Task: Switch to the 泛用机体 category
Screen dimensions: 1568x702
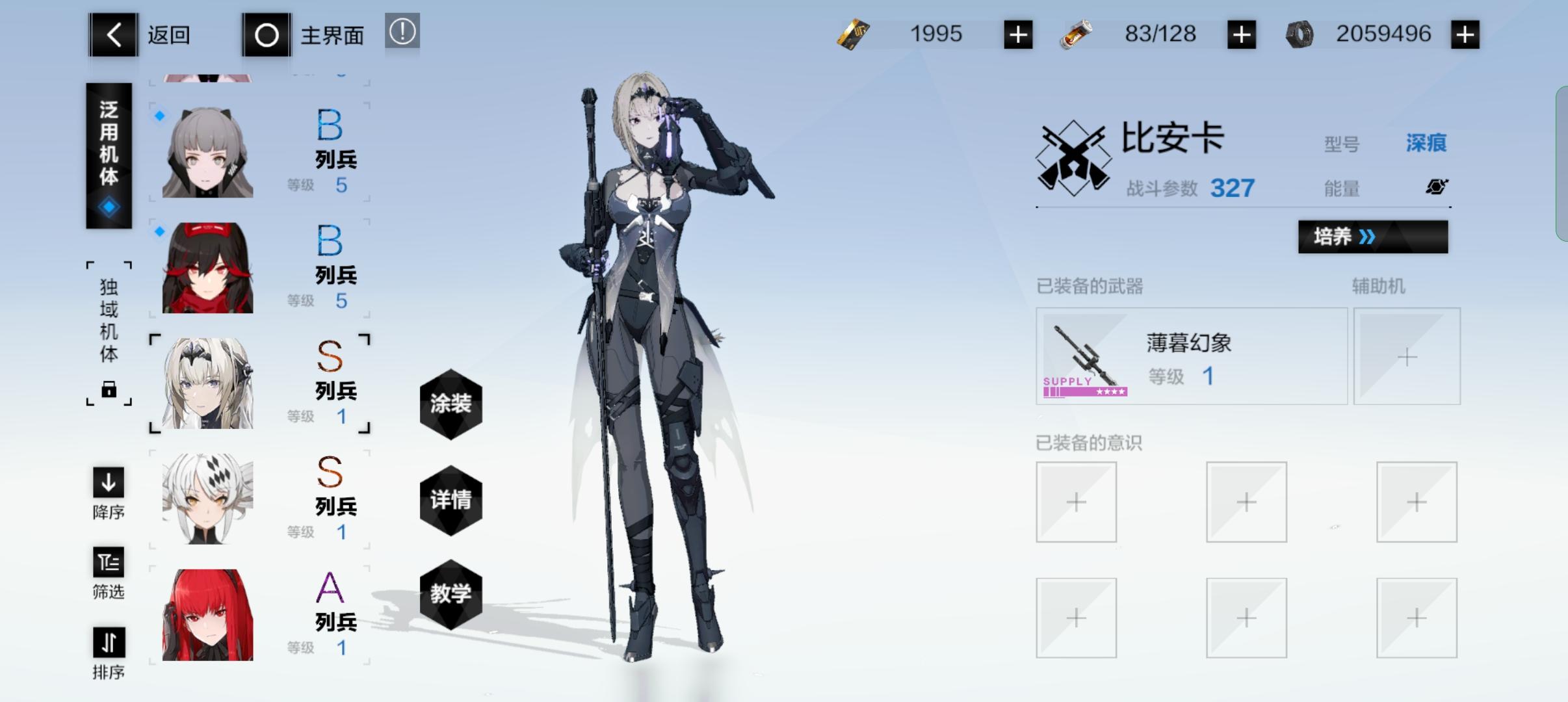Action: tap(109, 156)
